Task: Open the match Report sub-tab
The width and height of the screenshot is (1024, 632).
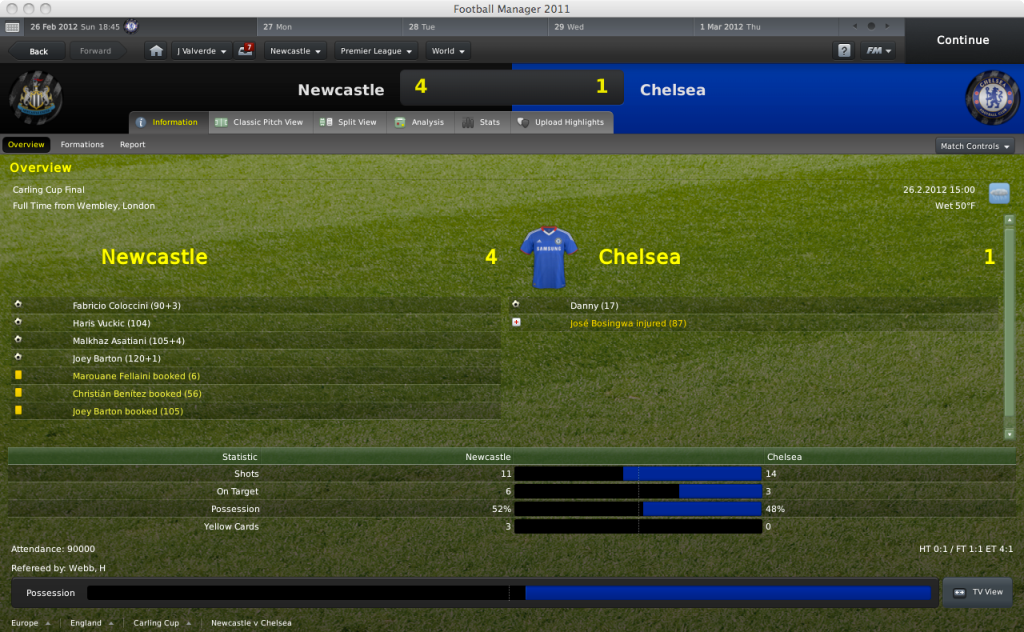Action: click(133, 145)
